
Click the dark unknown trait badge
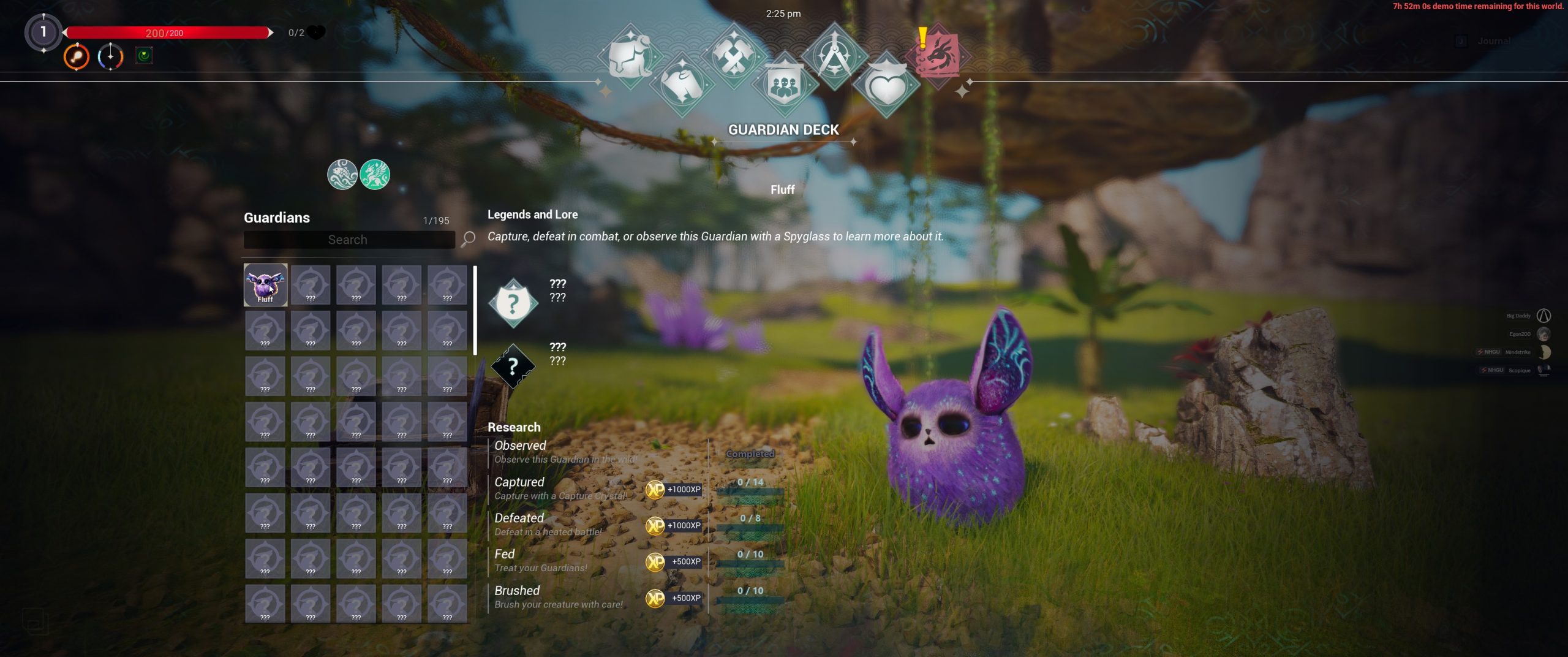point(513,366)
